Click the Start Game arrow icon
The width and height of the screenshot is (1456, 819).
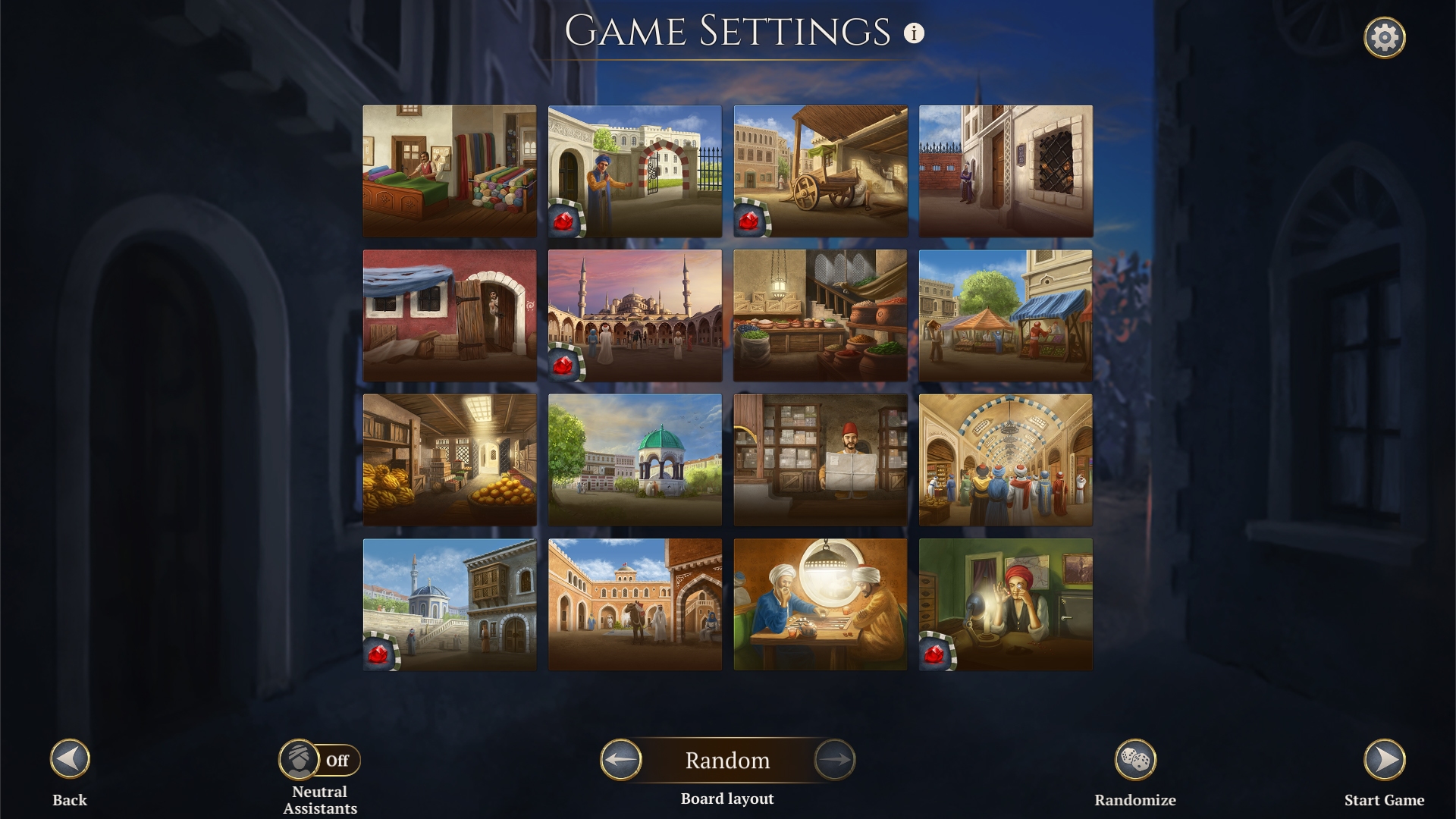pyautogui.click(x=1385, y=761)
